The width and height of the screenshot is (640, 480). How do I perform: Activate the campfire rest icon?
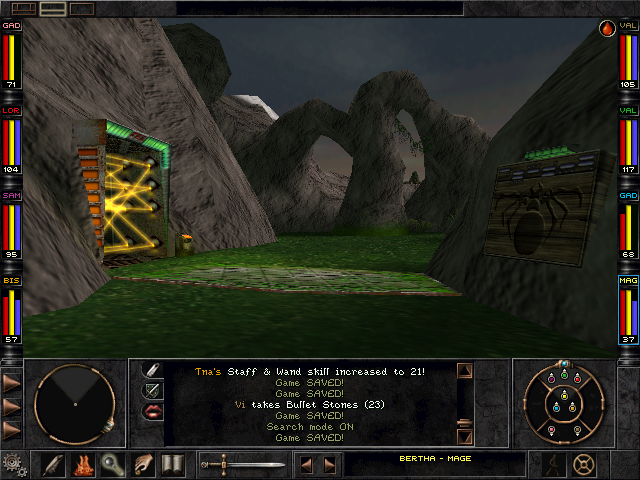click(83, 465)
